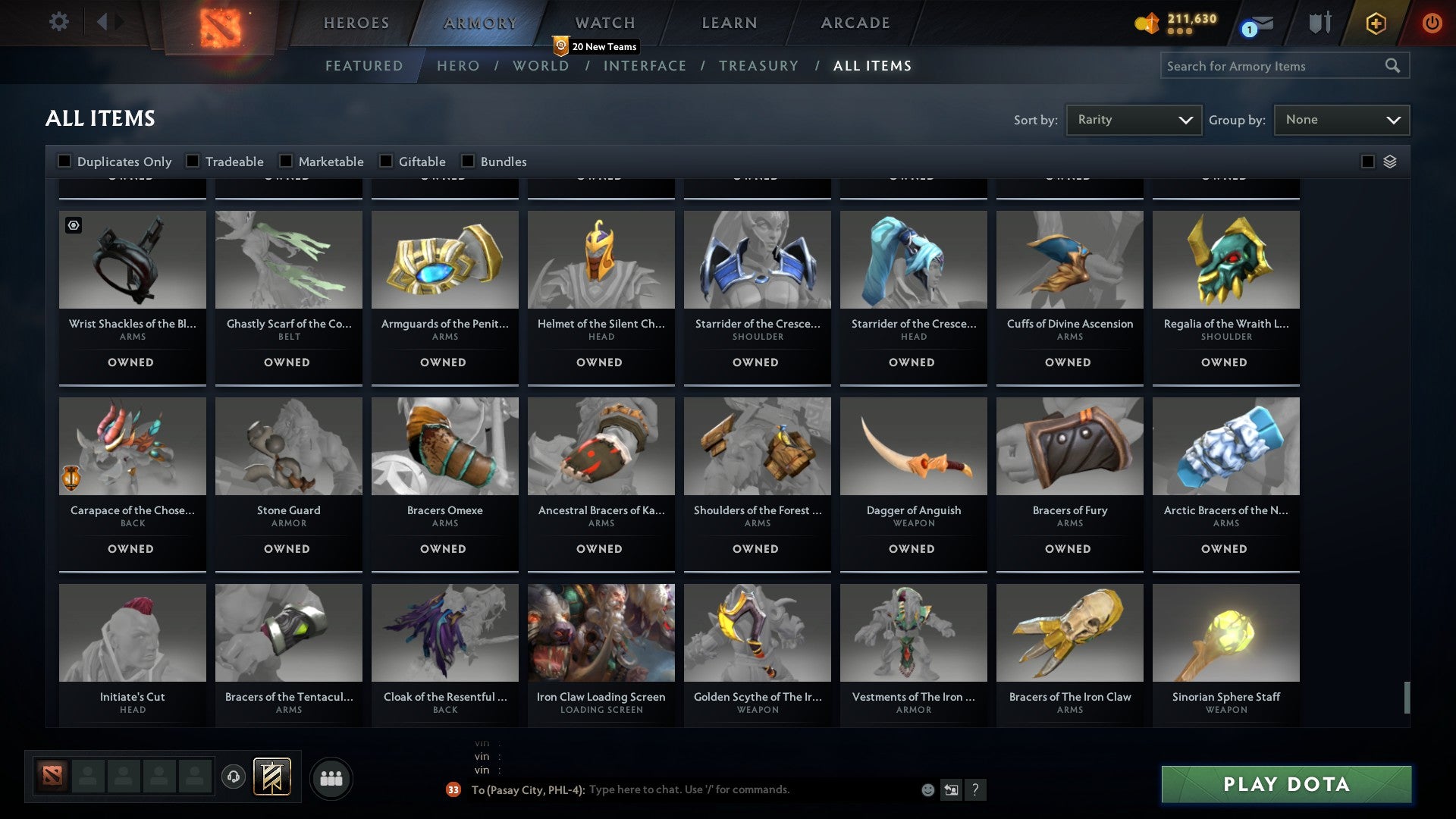Image resolution: width=1456 pixels, height=819 pixels.
Task: Select the Bracers of Fury item thumbnail
Action: tap(1069, 446)
